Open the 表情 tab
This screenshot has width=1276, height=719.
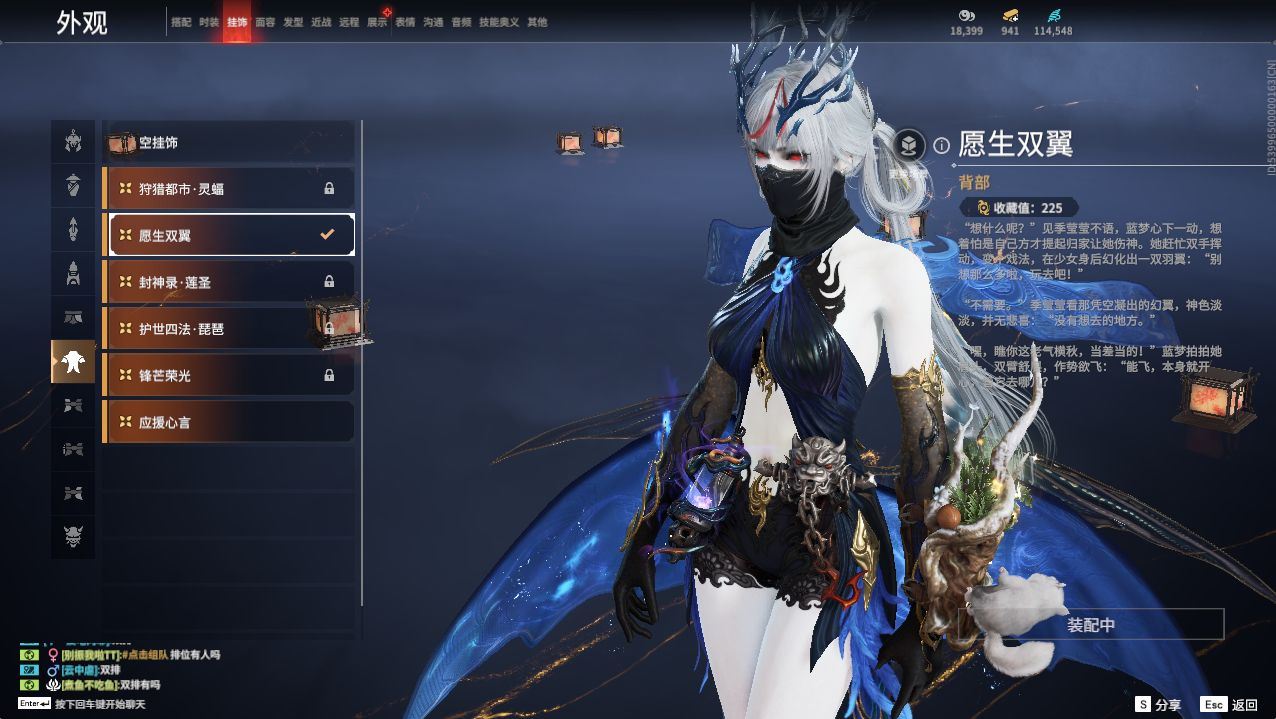[405, 22]
